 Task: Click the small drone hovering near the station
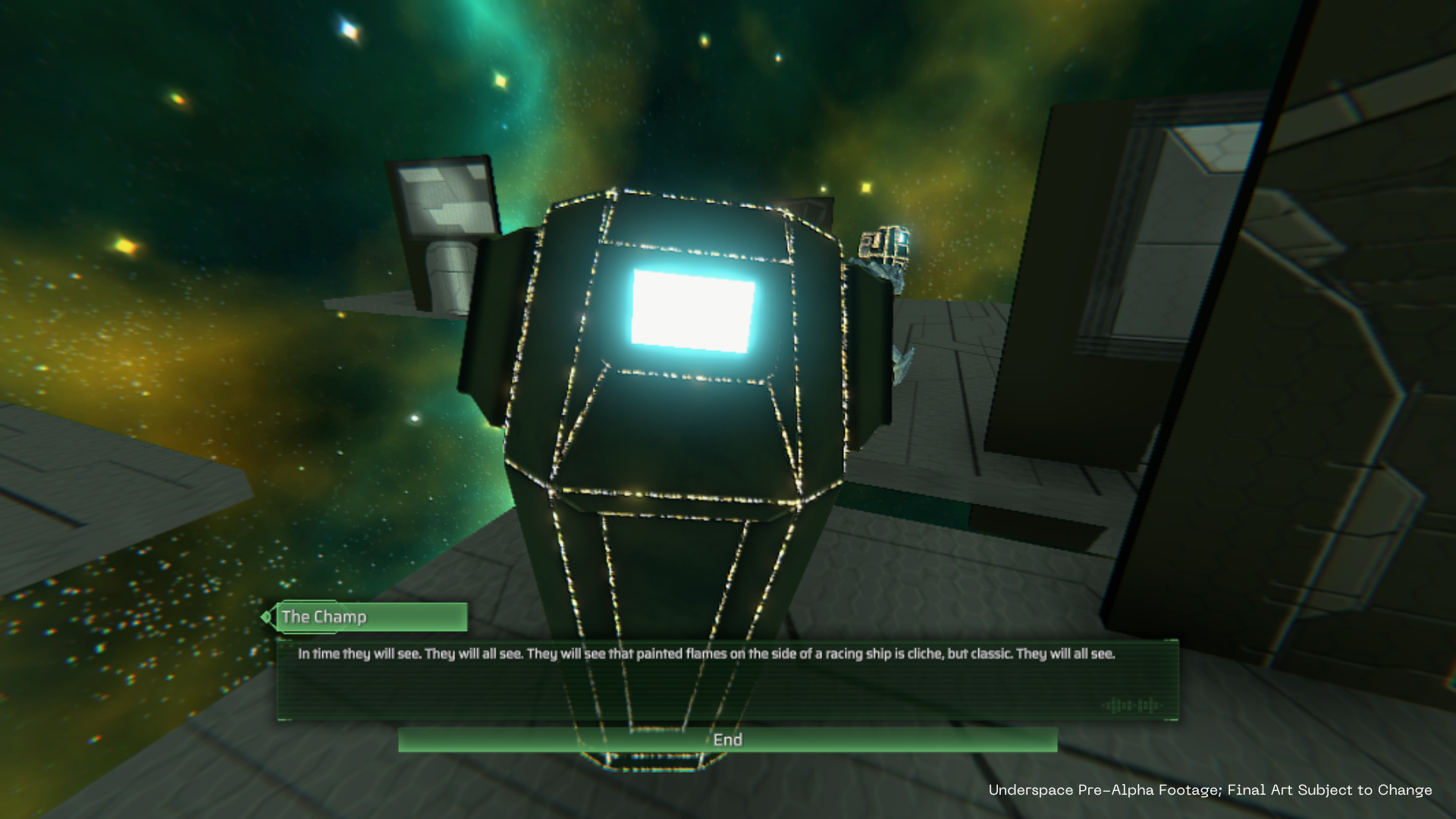coord(886,241)
